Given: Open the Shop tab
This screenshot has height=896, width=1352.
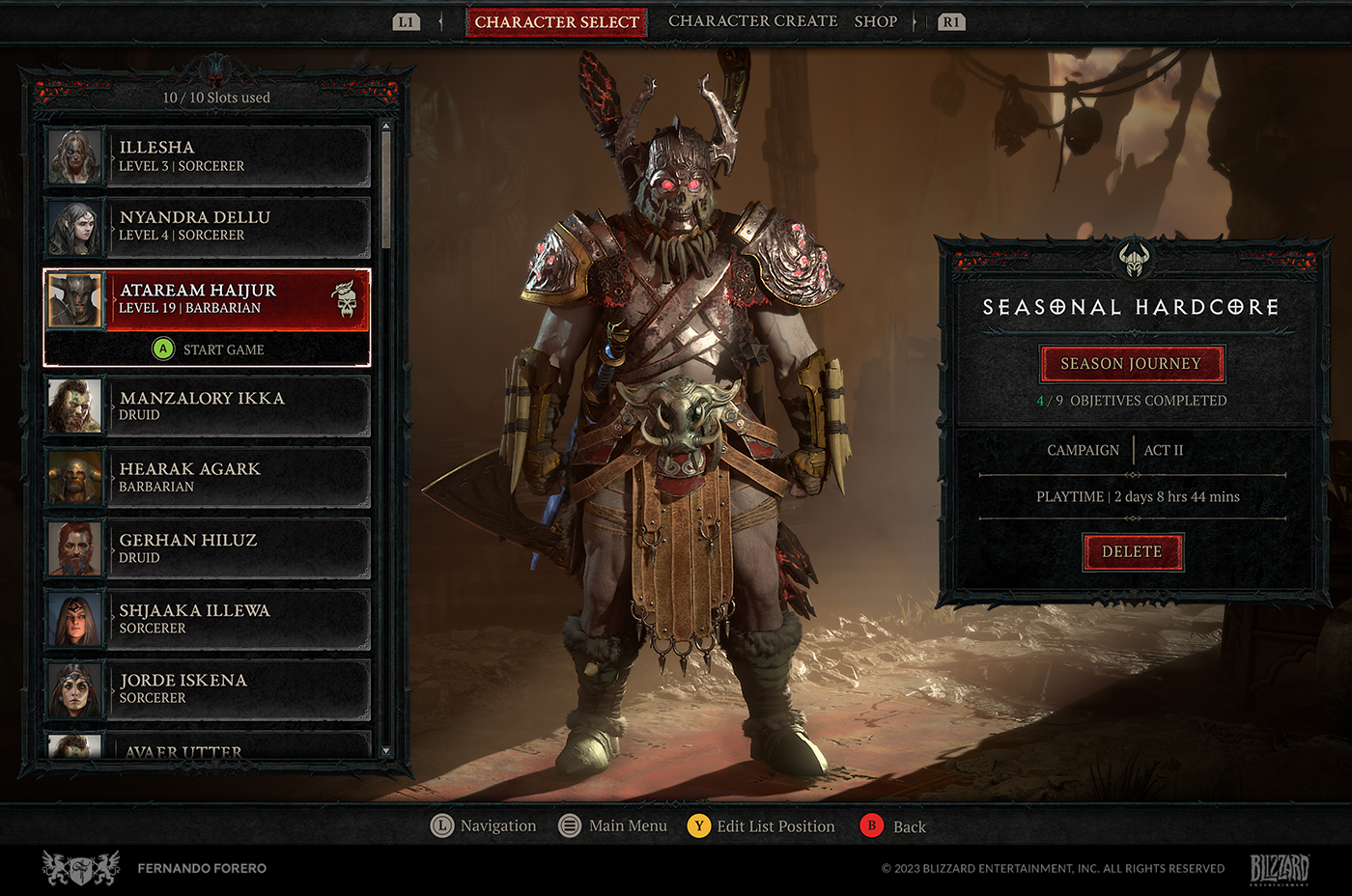Looking at the screenshot, I should pyautogui.click(x=875, y=21).
